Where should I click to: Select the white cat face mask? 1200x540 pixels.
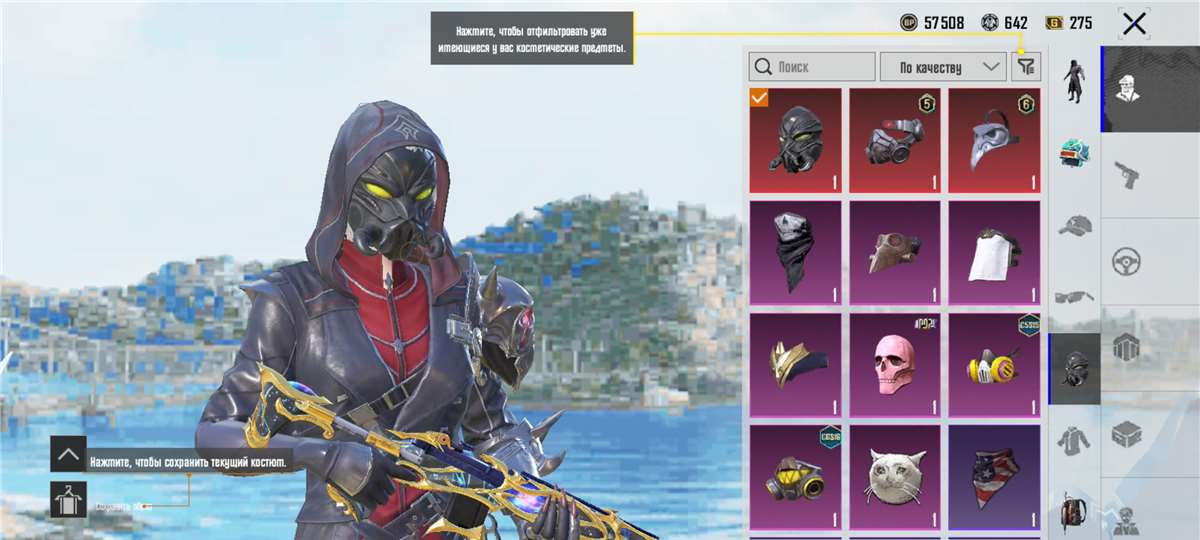pyautogui.click(x=894, y=477)
